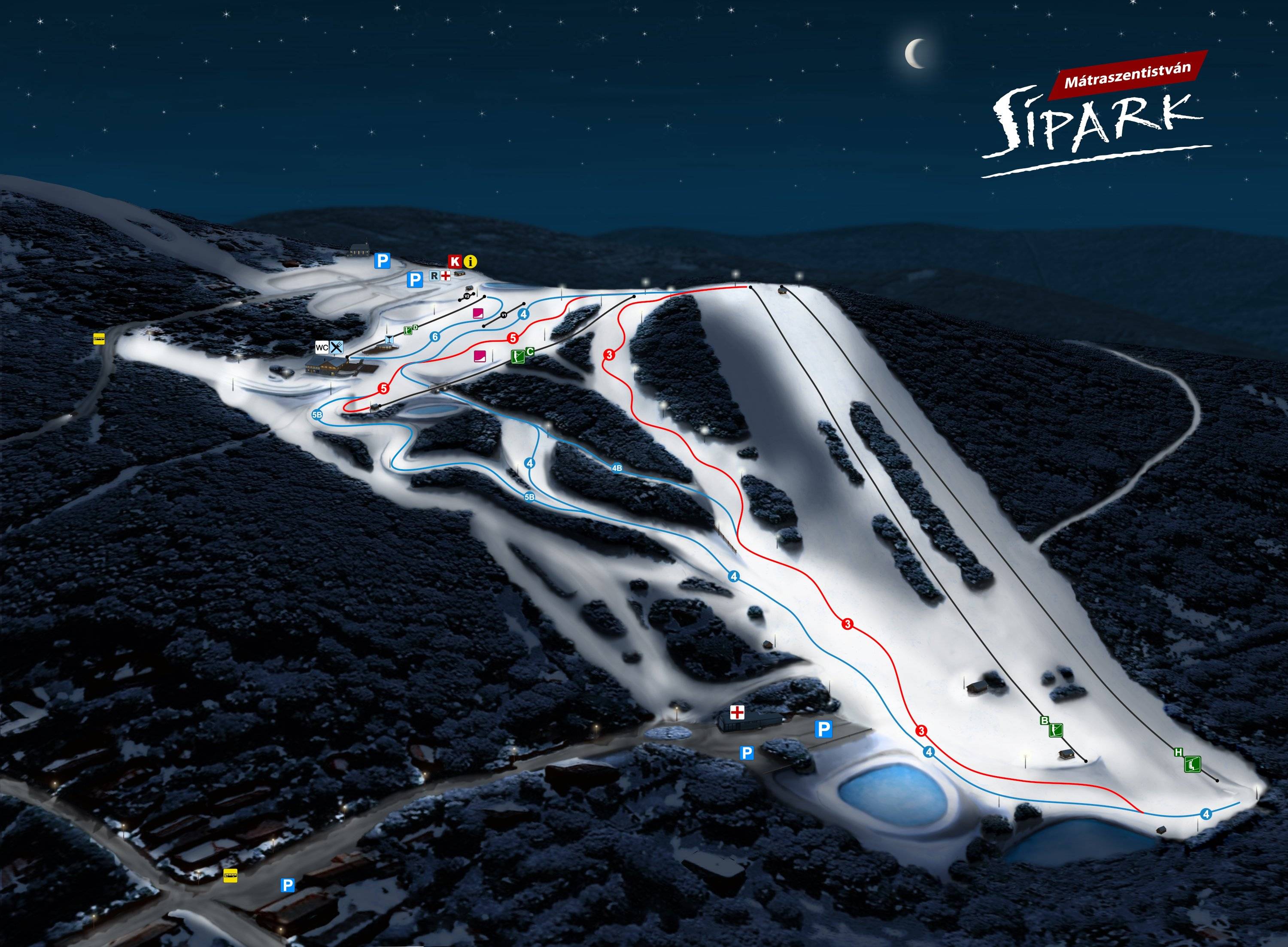This screenshot has height=947, width=1288.
Task: Select the cocktail glass bar marker
Action: (x=390, y=340)
